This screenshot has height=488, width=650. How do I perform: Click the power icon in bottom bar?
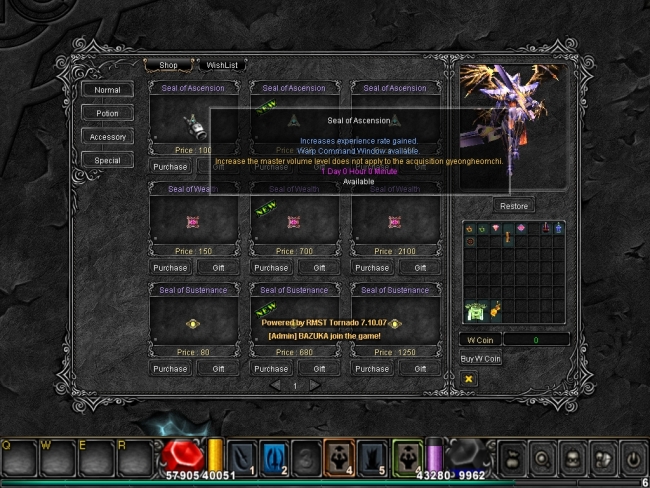632,458
